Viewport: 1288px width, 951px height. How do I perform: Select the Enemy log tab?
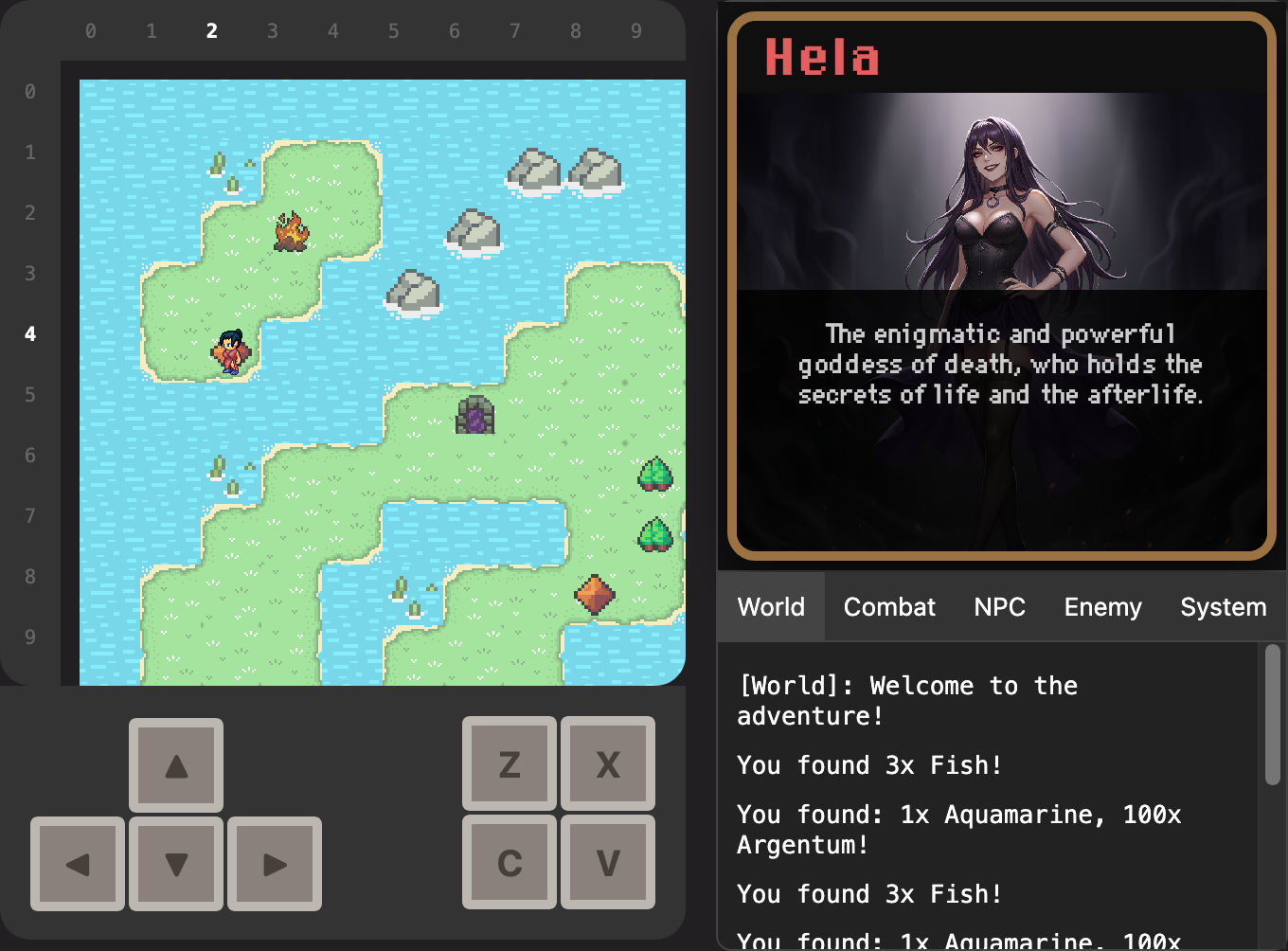tap(1102, 607)
